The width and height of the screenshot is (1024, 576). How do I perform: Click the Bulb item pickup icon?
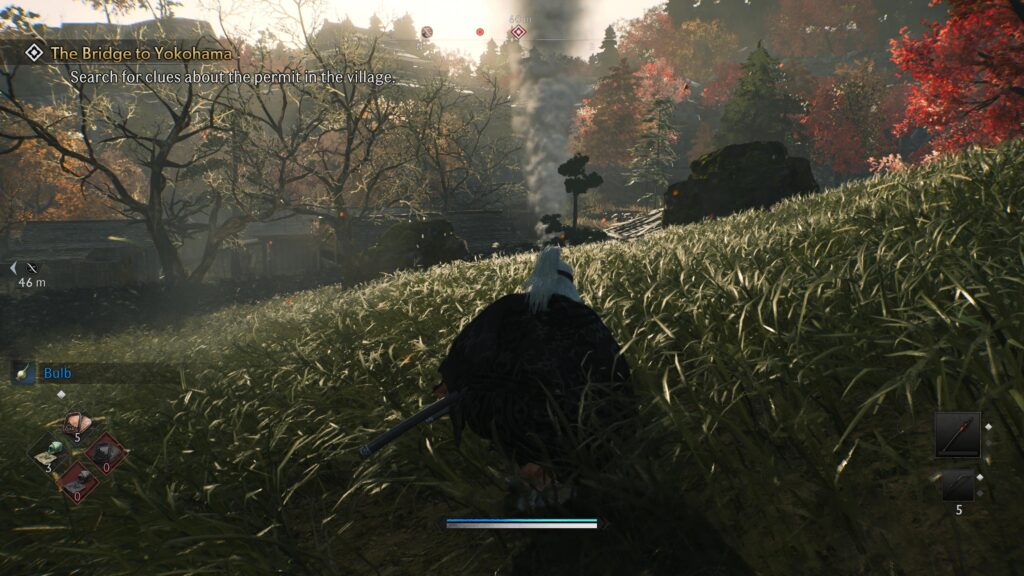pyautogui.click(x=23, y=373)
